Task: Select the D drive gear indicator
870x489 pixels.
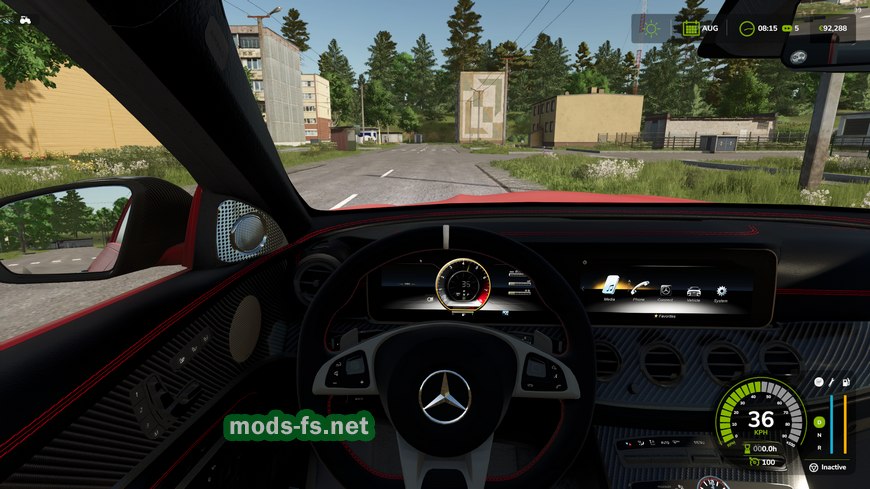Action: [818, 421]
